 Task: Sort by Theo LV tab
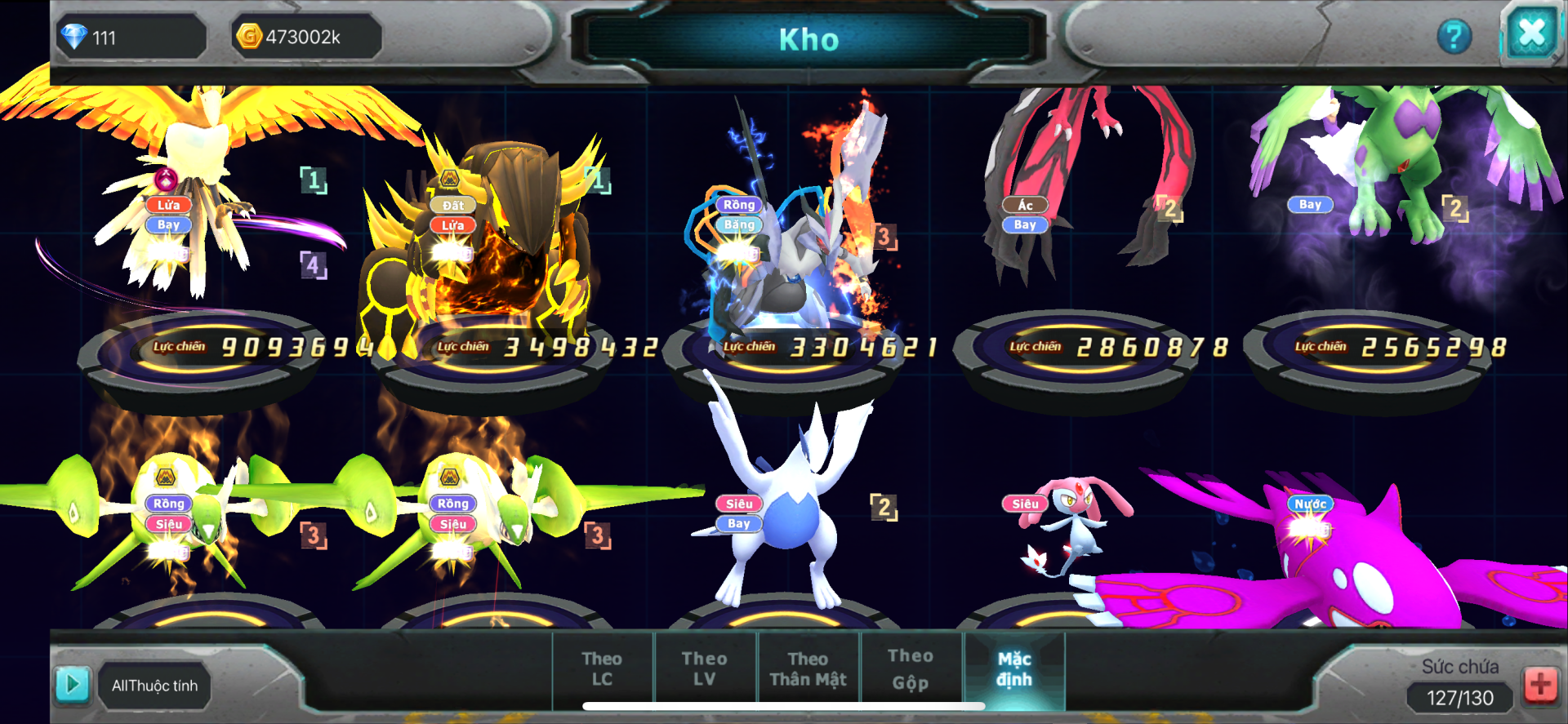tap(705, 668)
